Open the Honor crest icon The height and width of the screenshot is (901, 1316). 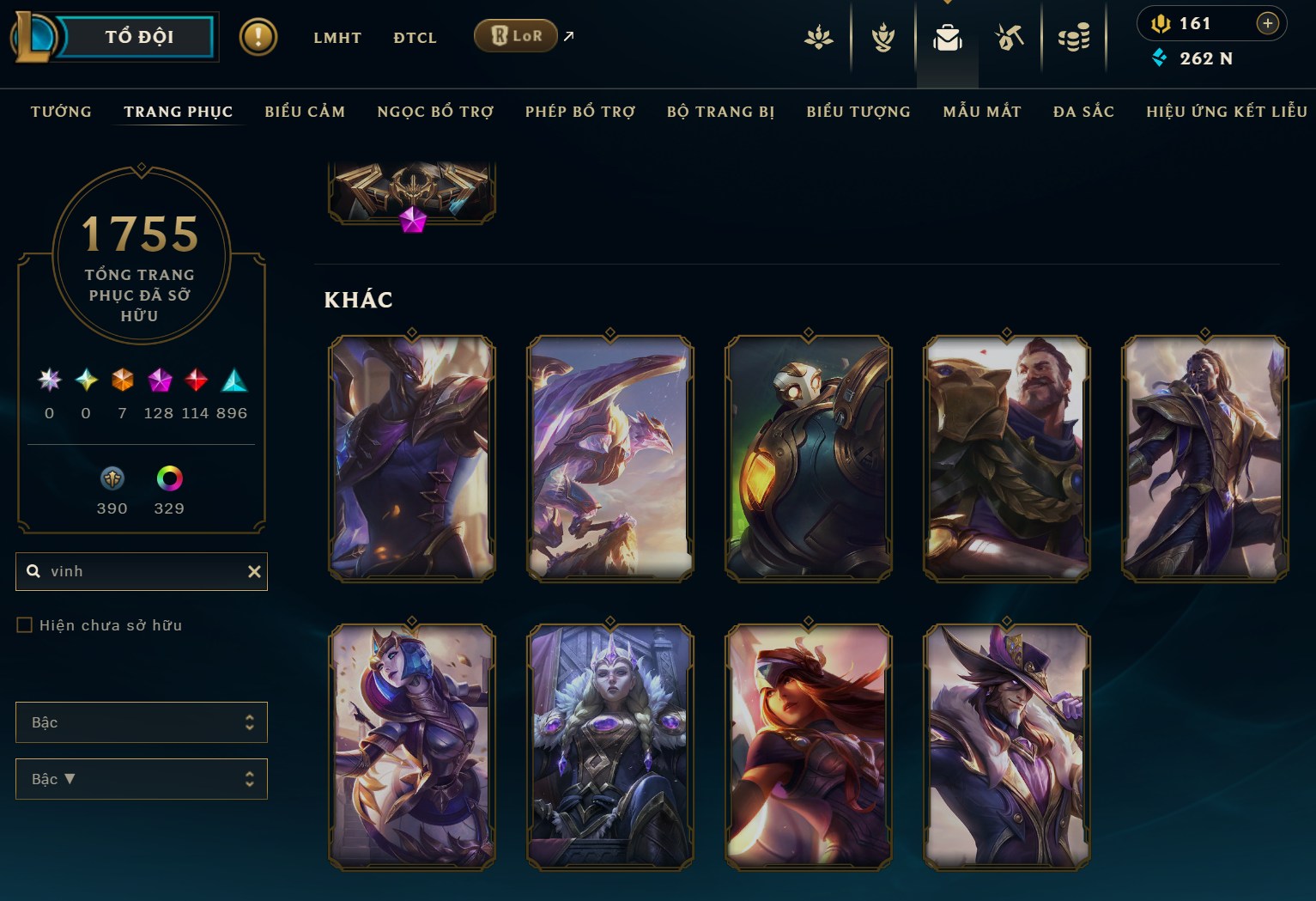881,37
